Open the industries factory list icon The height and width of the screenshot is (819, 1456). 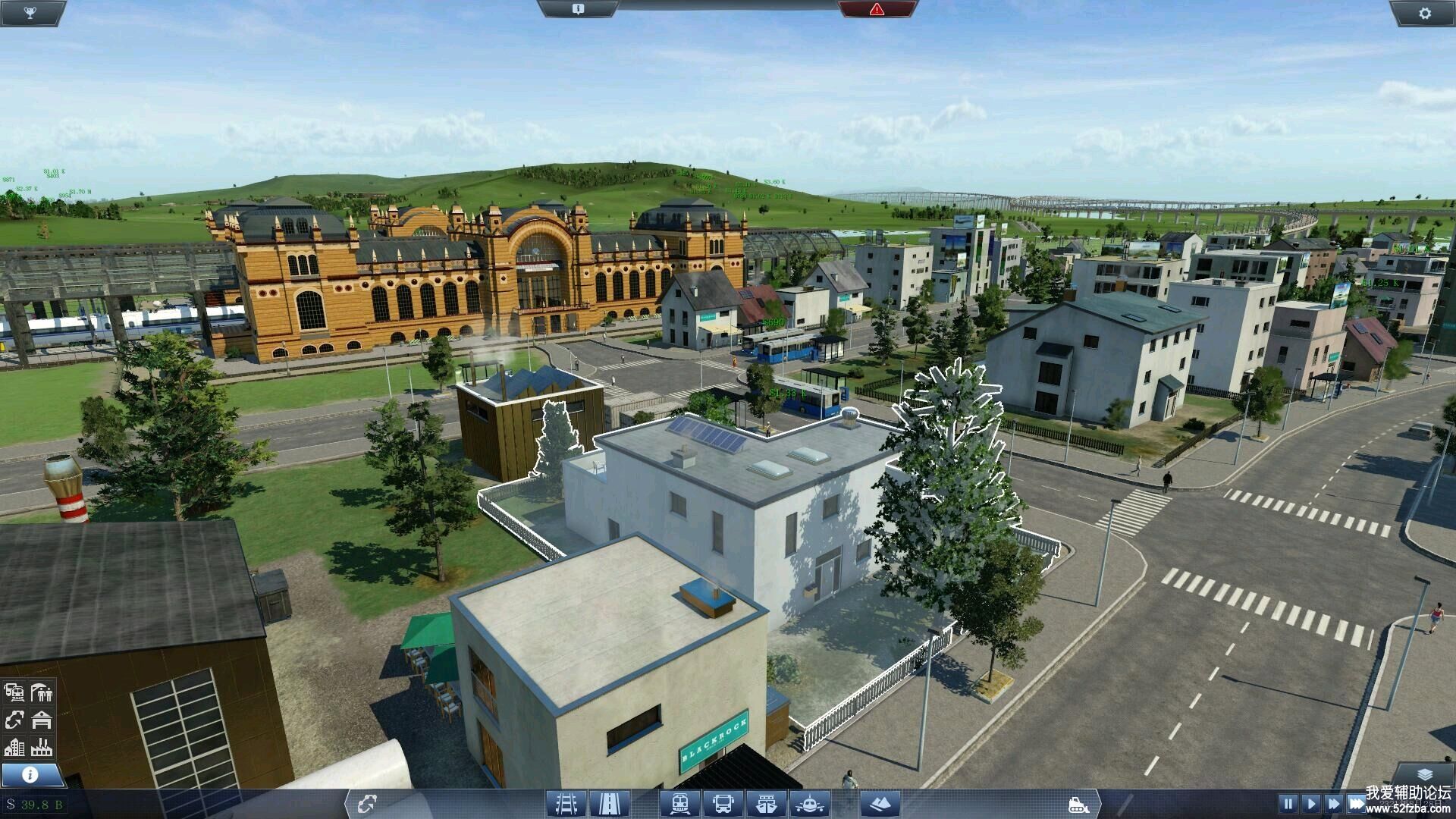click(42, 747)
